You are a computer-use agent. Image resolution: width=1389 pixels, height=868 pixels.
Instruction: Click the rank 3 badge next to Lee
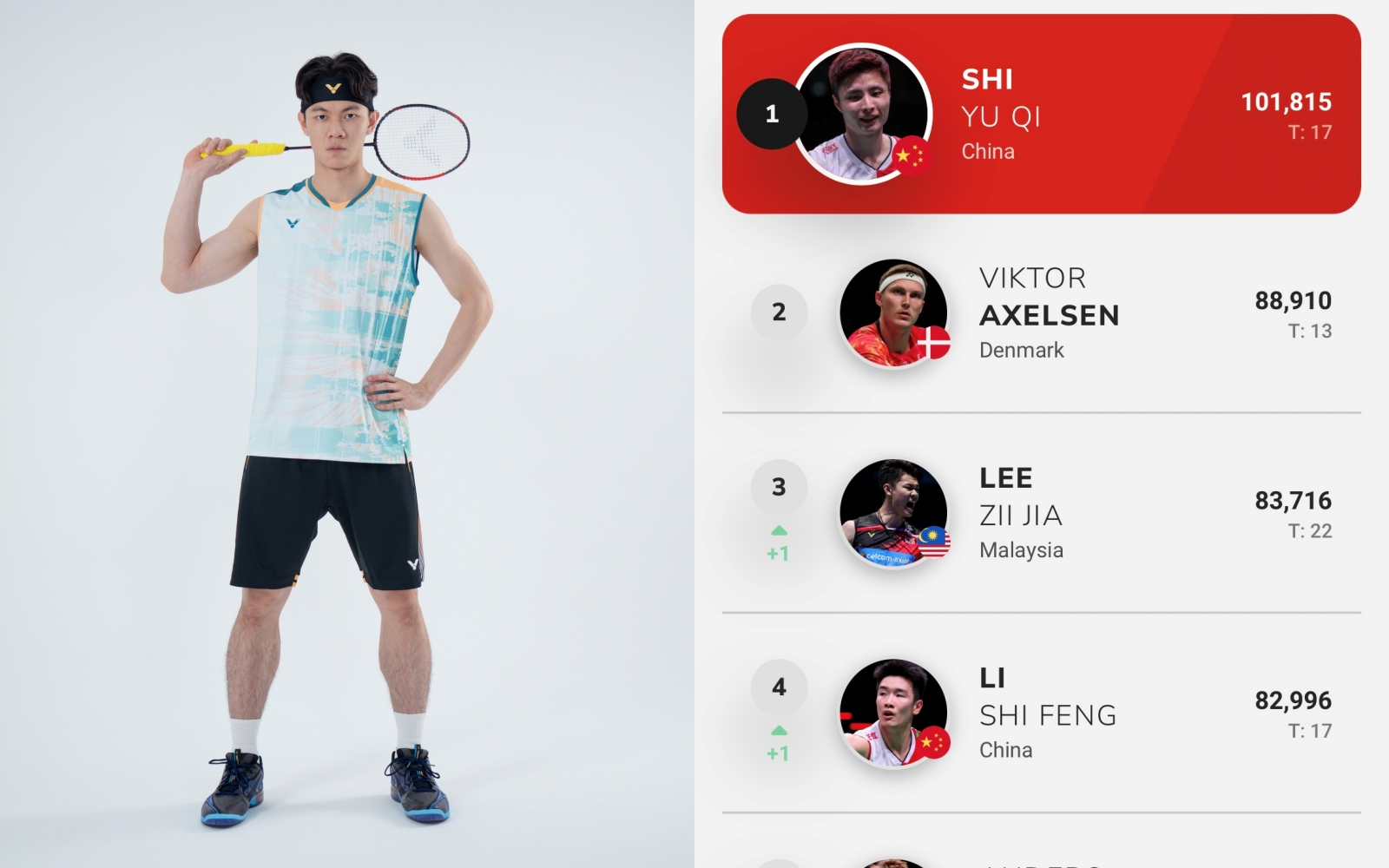pos(779,488)
